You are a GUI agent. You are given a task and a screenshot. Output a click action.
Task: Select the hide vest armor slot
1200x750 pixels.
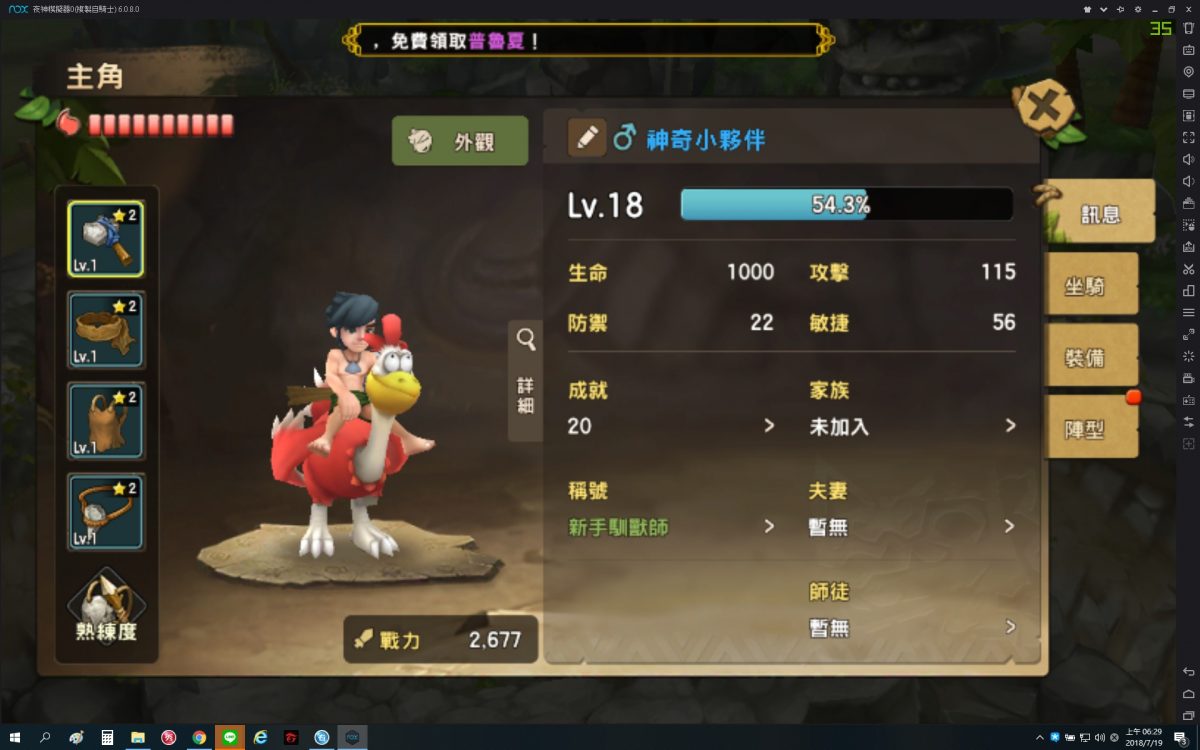click(106, 421)
